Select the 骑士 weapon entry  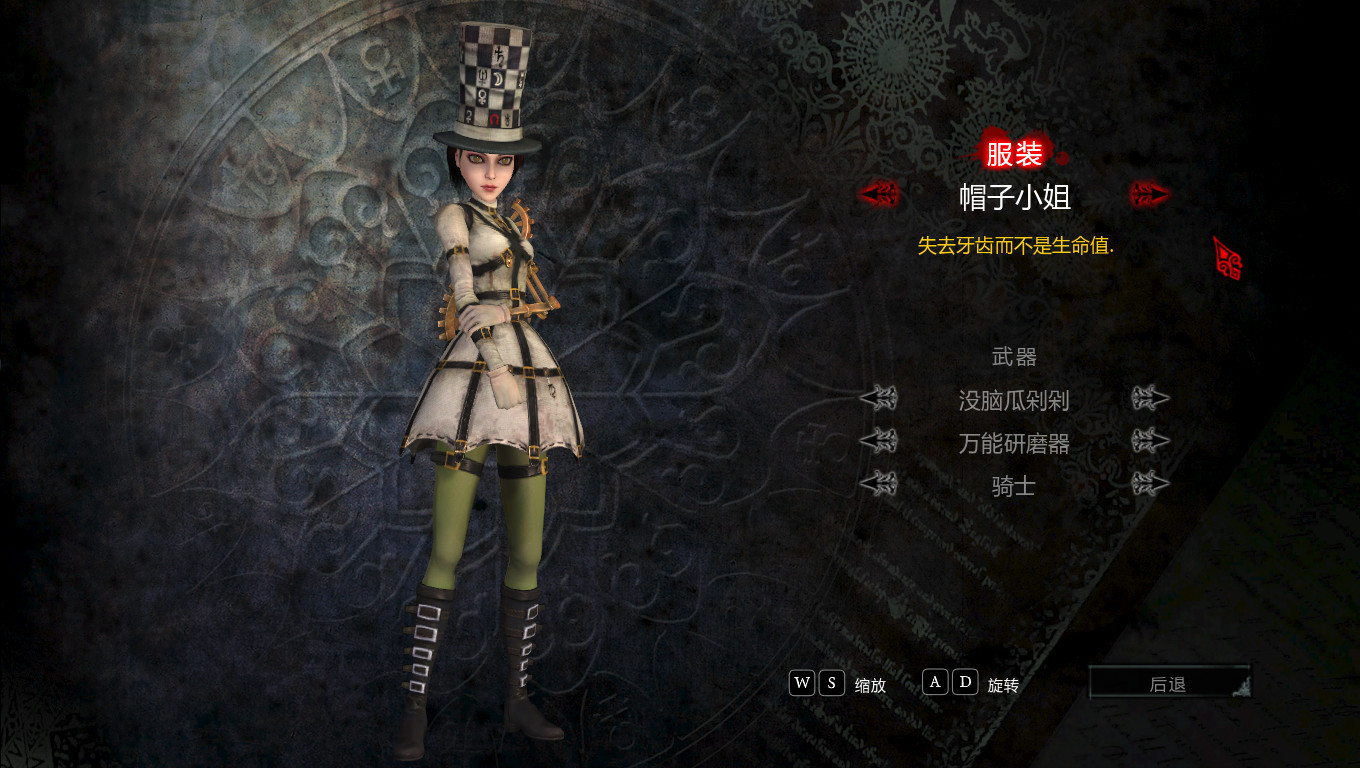[1014, 487]
